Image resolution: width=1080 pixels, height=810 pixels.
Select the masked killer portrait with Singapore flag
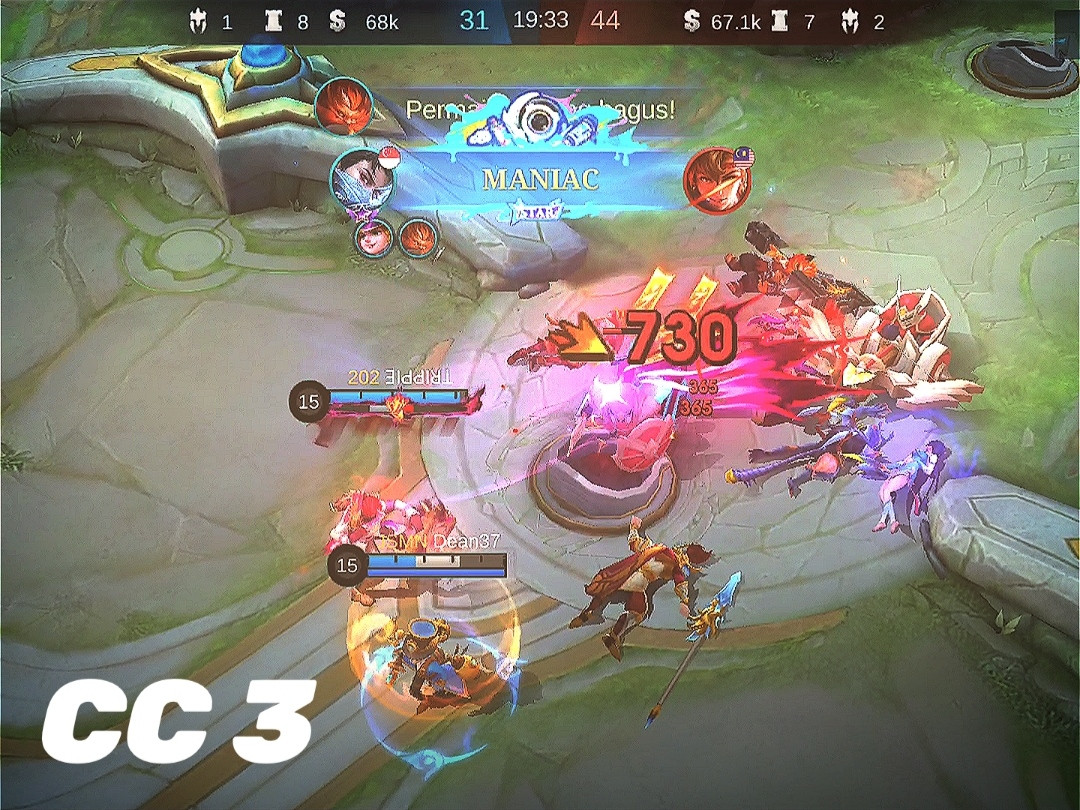click(x=361, y=180)
